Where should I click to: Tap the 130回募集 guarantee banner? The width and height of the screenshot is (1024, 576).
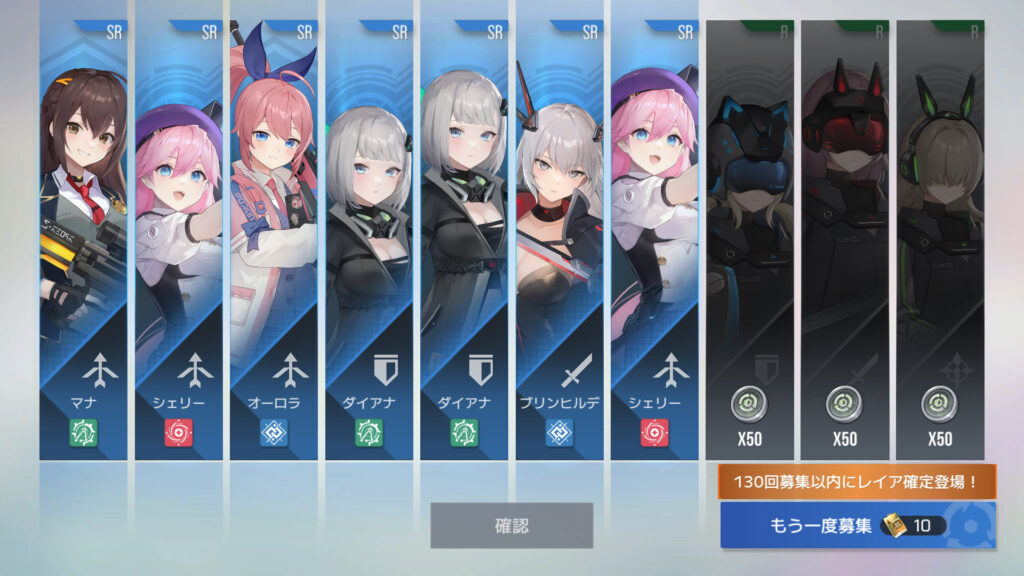[857, 482]
